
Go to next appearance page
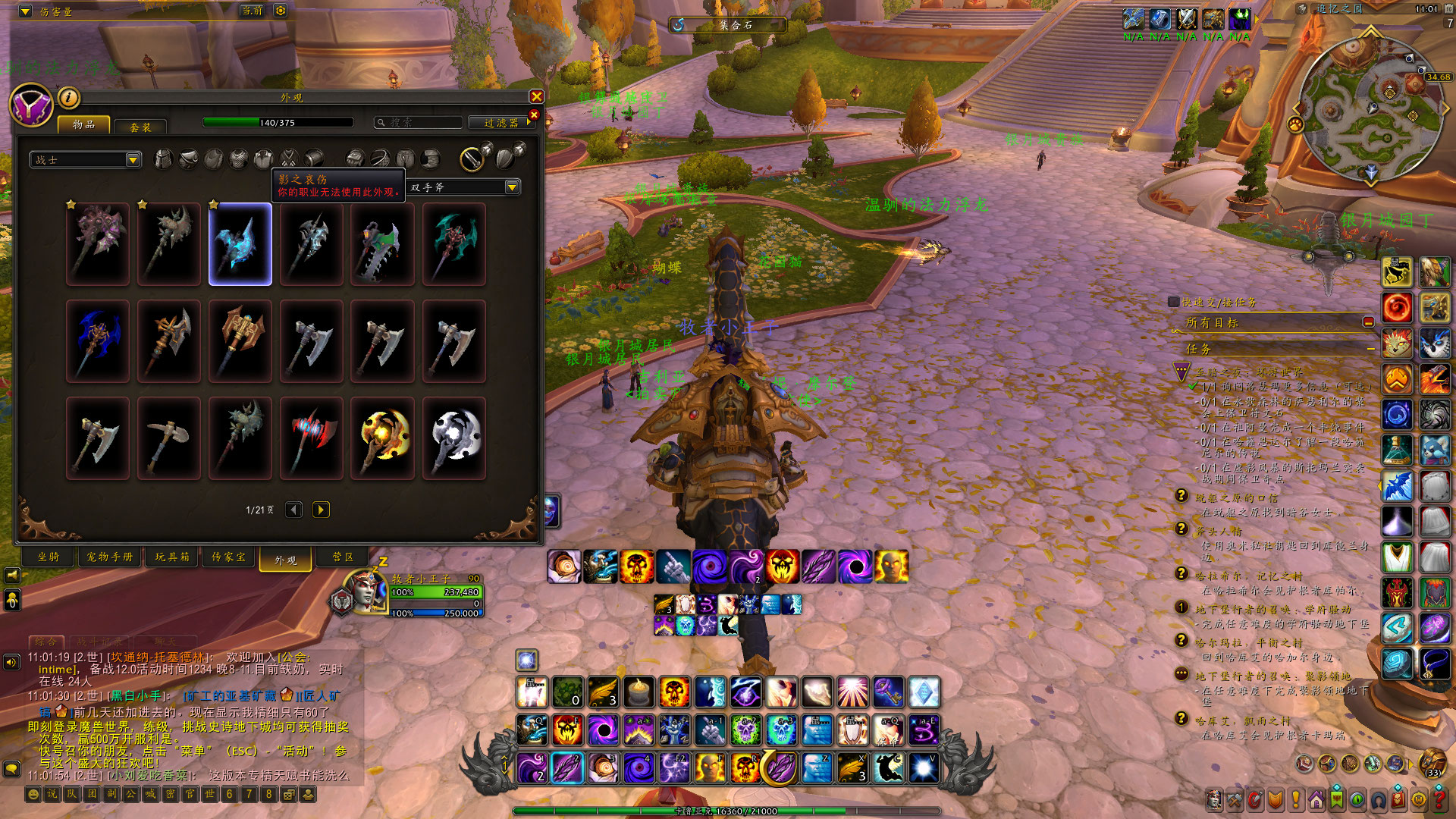[321, 510]
